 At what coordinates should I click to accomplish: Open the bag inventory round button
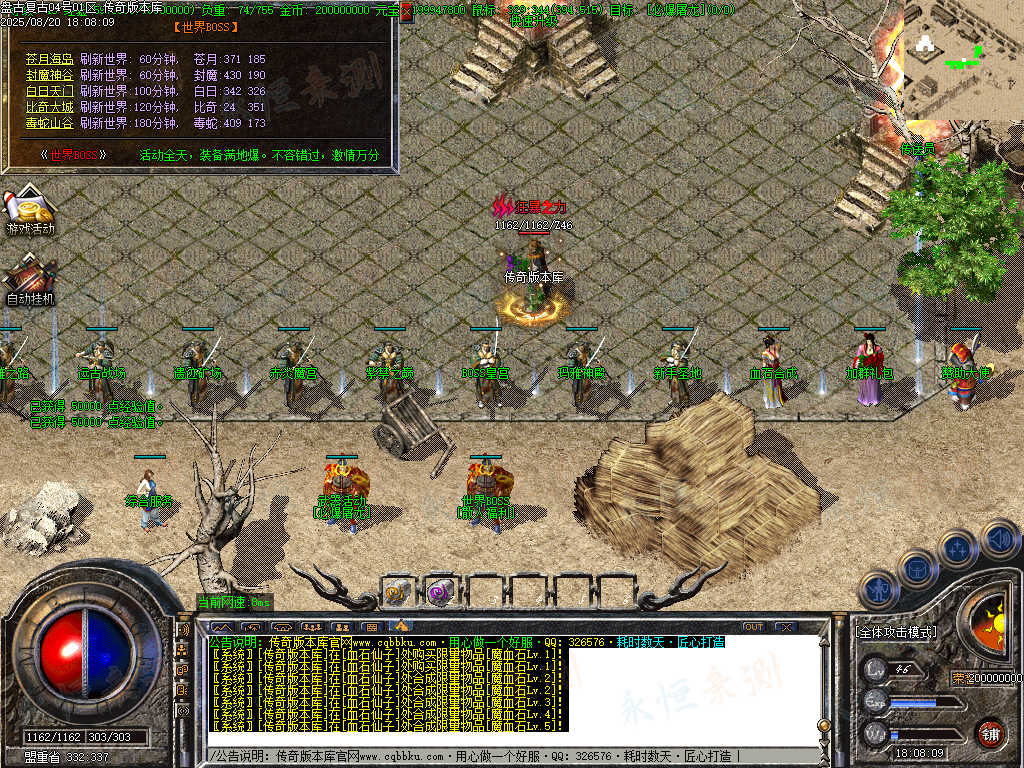(x=917, y=568)
